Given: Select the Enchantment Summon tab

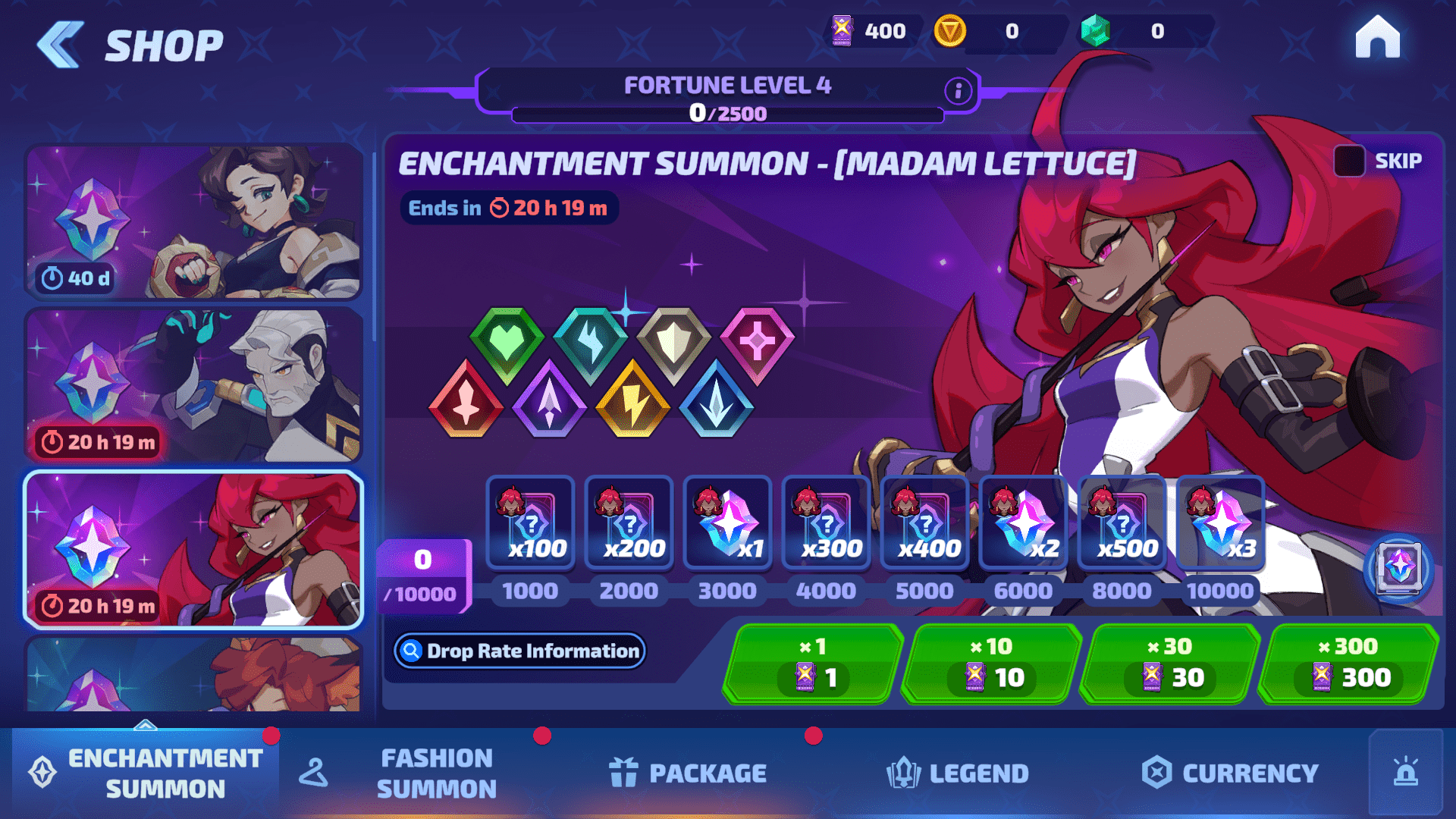Looking at the screenshot, I should (x=146, y=773).
